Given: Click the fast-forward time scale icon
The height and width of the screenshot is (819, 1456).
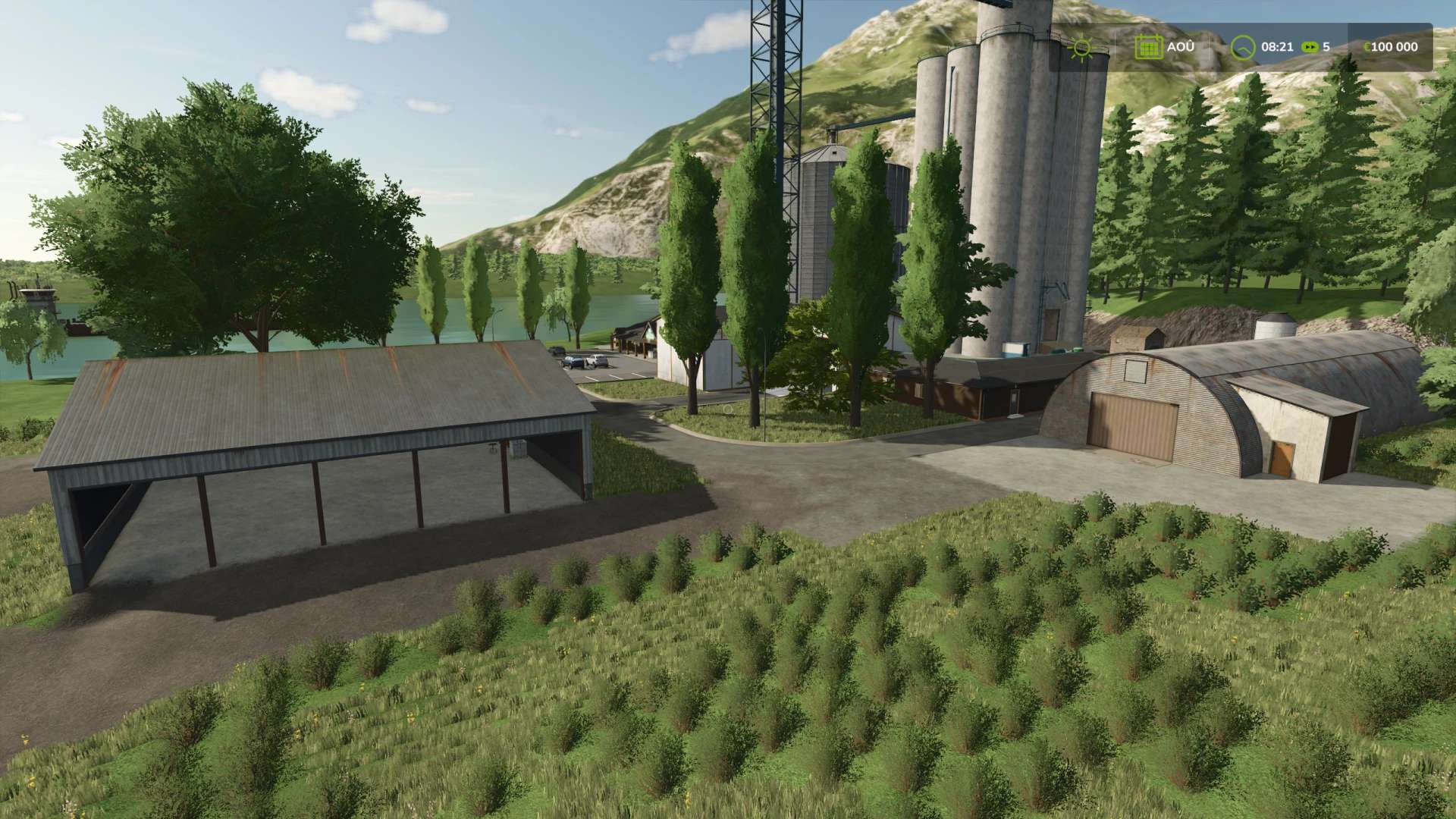Looking at the screenshot, I should [x=1309, y=47].
